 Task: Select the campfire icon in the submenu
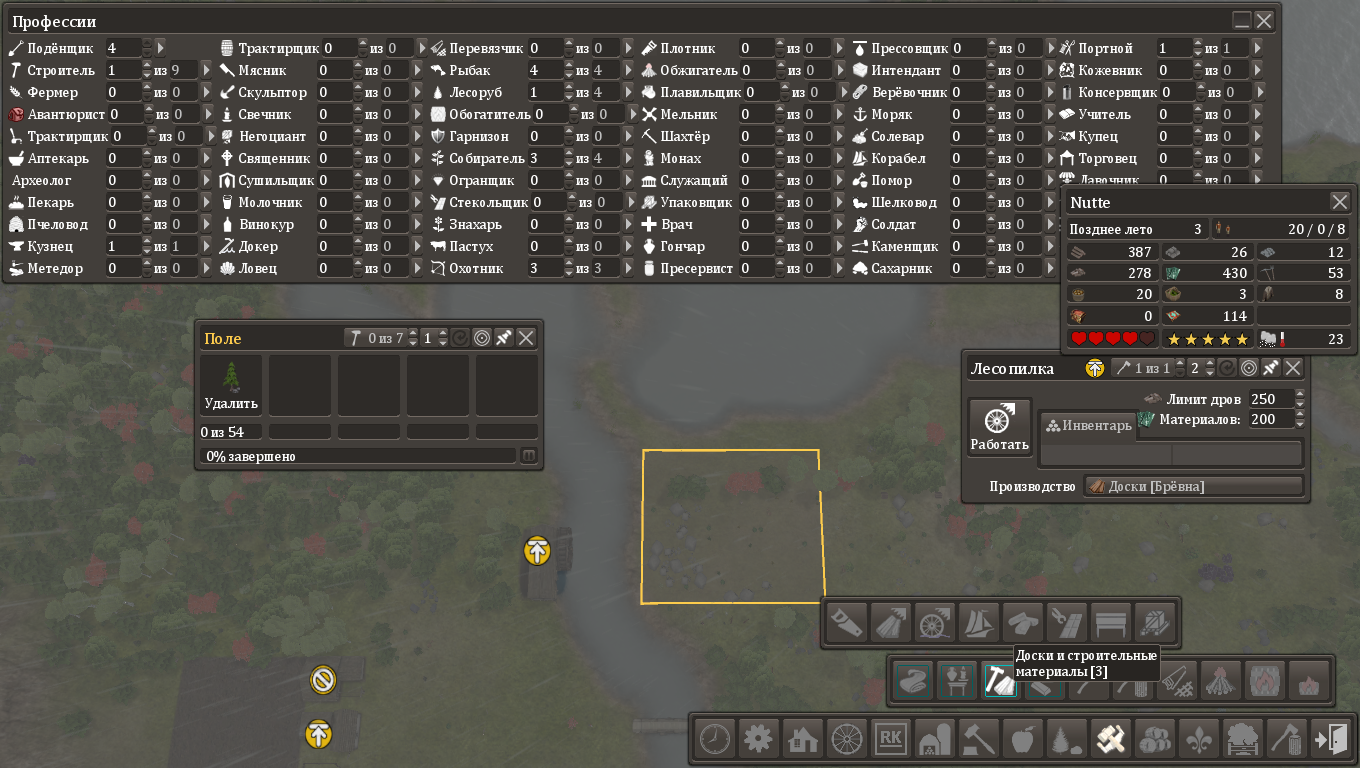tap(1220, 680)
